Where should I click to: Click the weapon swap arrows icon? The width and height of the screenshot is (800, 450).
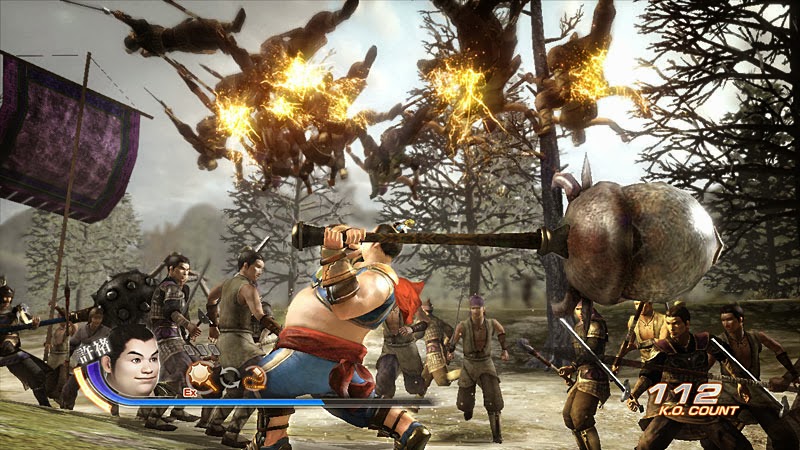point(230,377)
